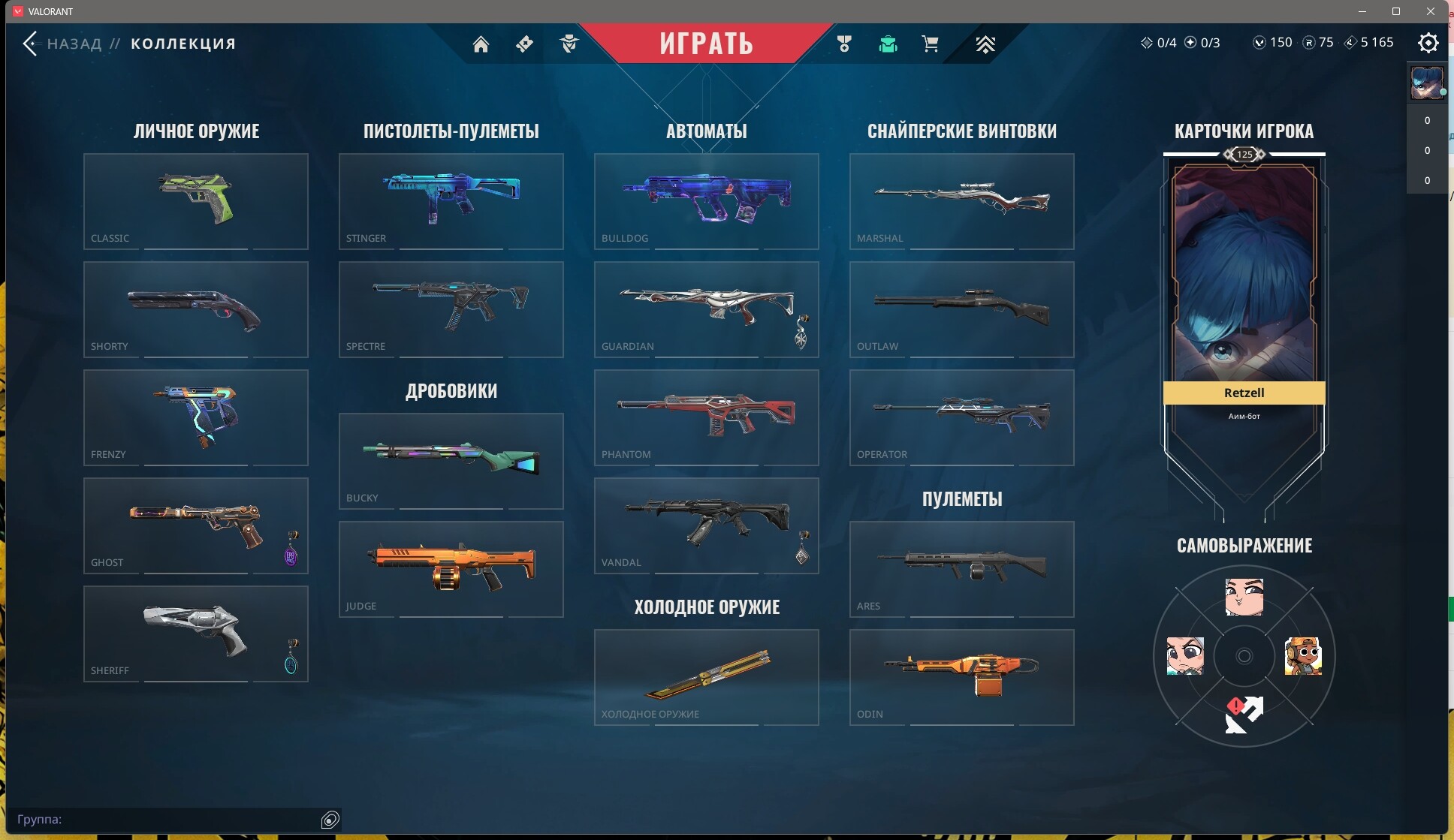Screen dimensions: 1454x840
Task: Open the Phantom rifle slot
Action: tap(706, 417)
